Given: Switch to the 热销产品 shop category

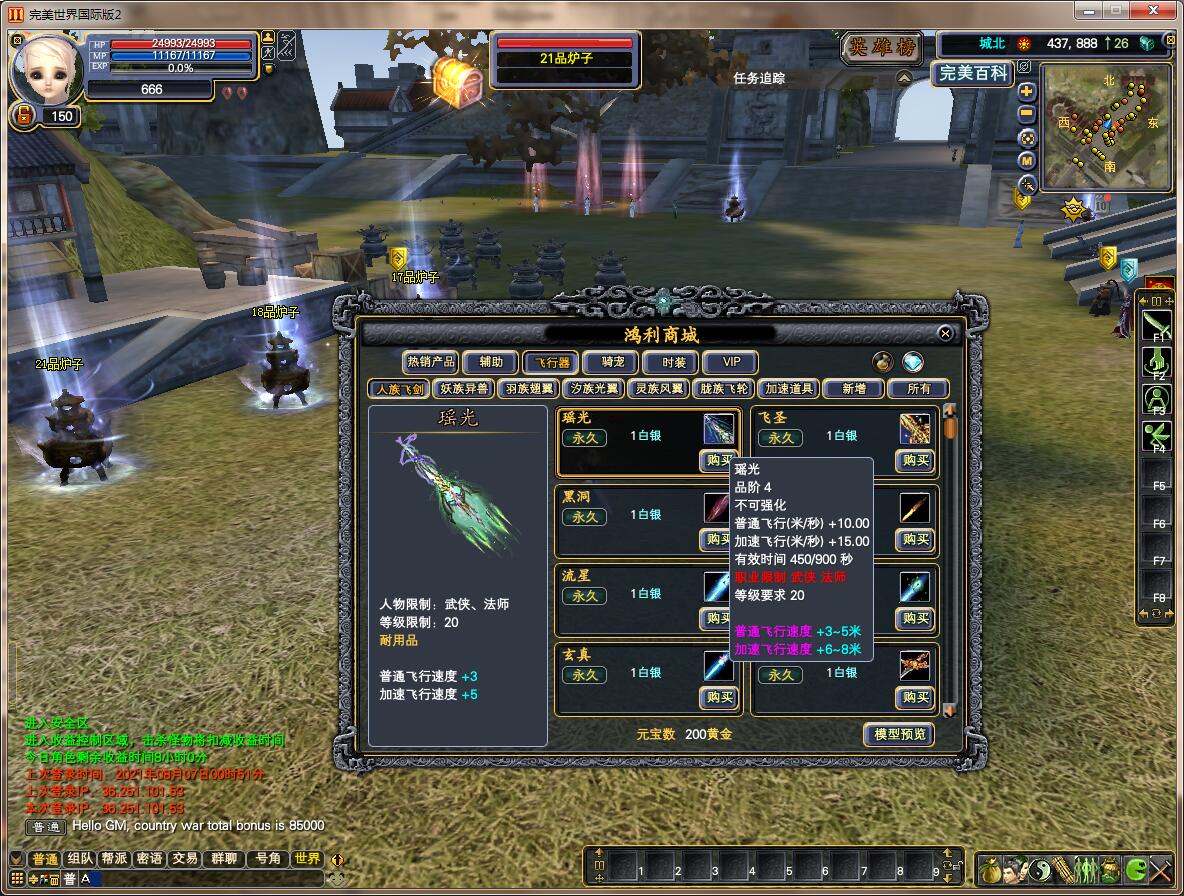Looking at the screenshot, I should (x=430, y=362).
